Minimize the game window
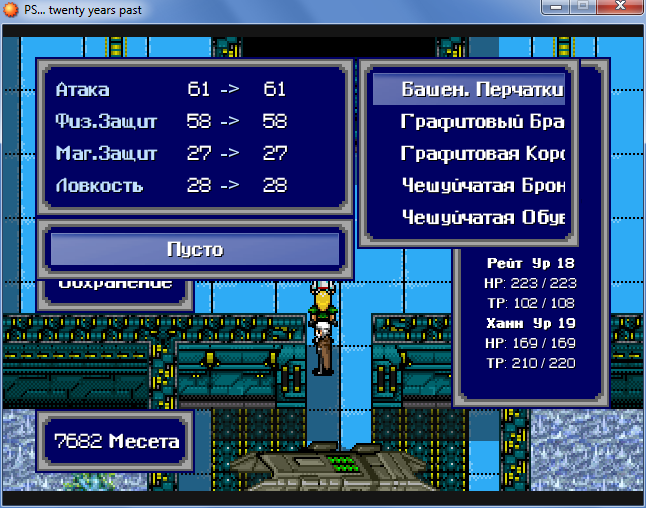This screenshot has width=646, height=508. (x=554, y=9)
